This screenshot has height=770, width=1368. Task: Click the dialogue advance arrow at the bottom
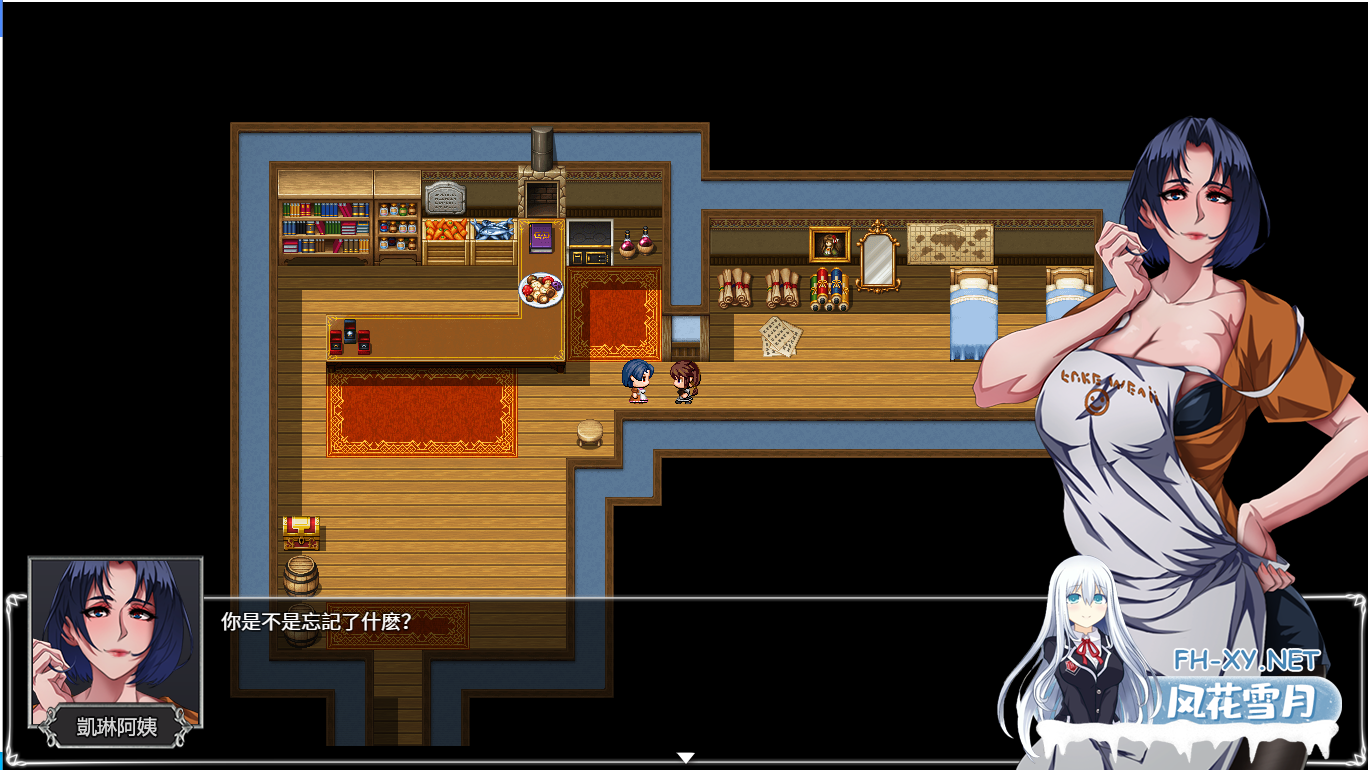pyautogui.click(x=686, y=756)
